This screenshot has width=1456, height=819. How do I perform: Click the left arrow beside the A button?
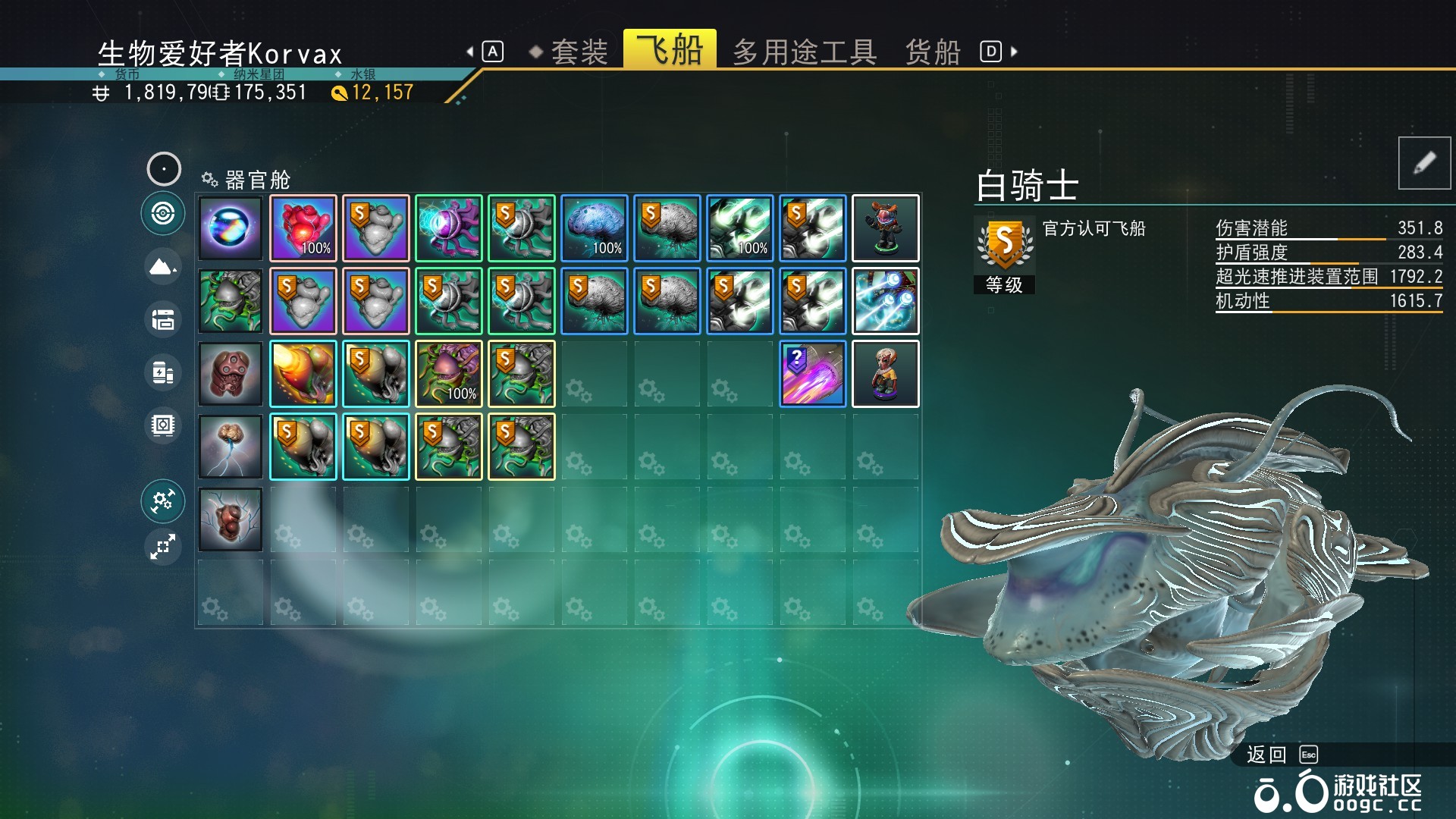click(470, 51)
